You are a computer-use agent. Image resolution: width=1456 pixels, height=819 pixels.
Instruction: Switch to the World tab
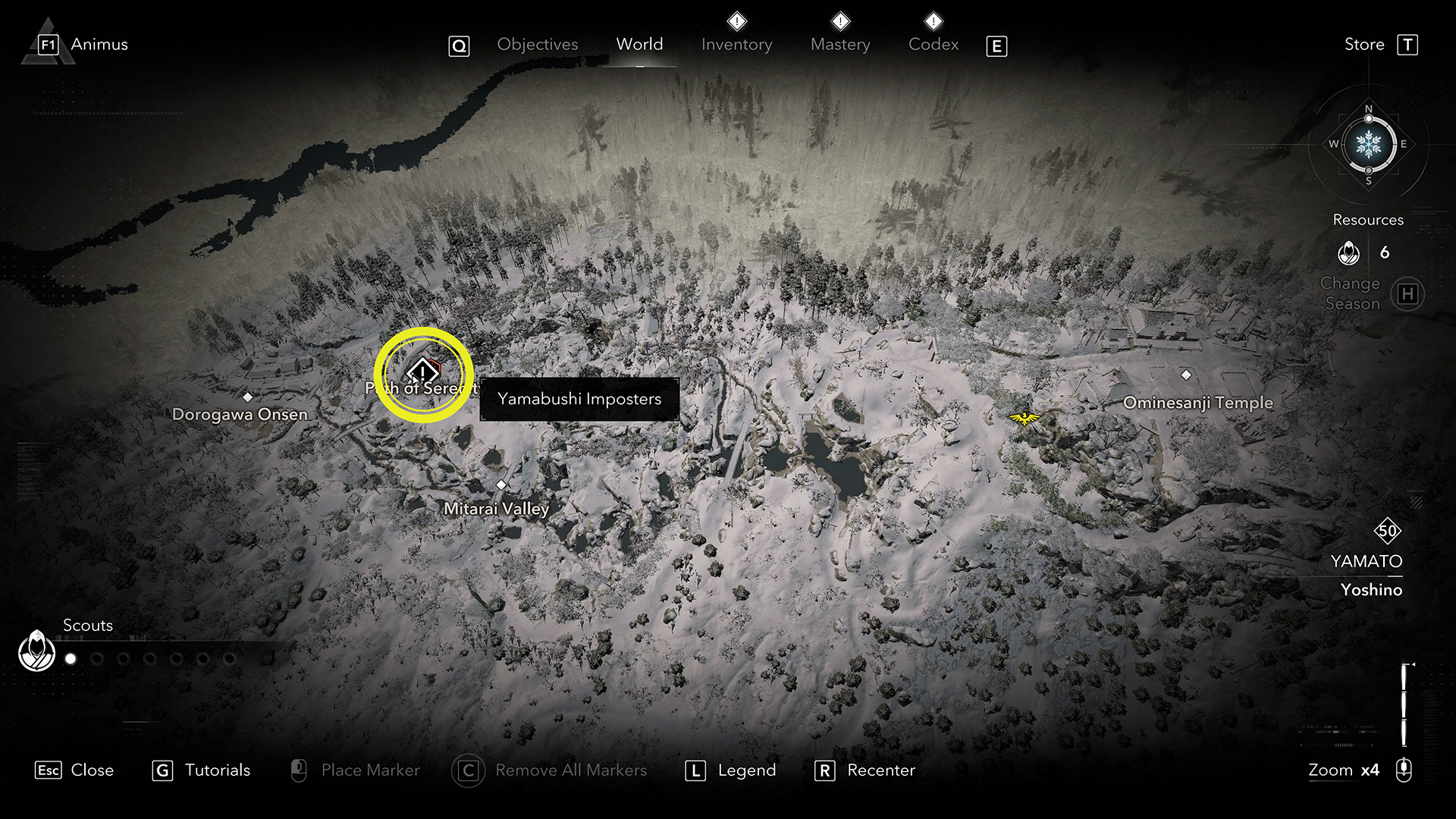point(639,45)
